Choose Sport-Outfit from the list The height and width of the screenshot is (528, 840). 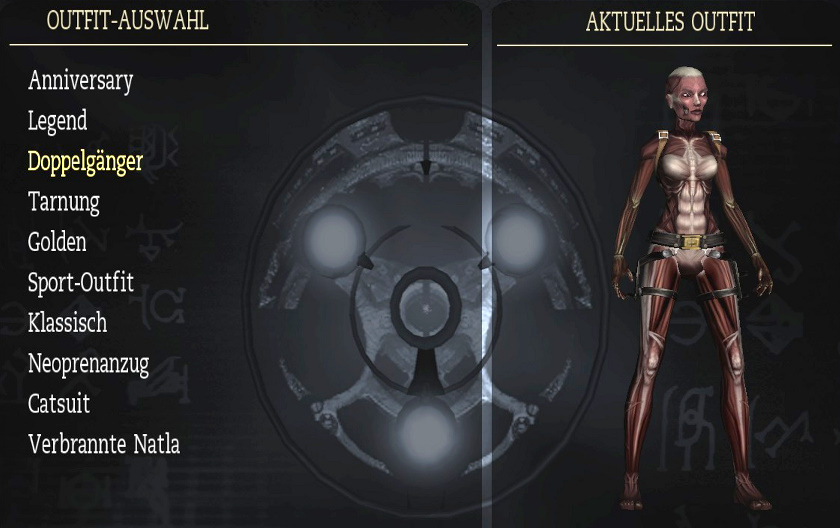coord(81,283)
